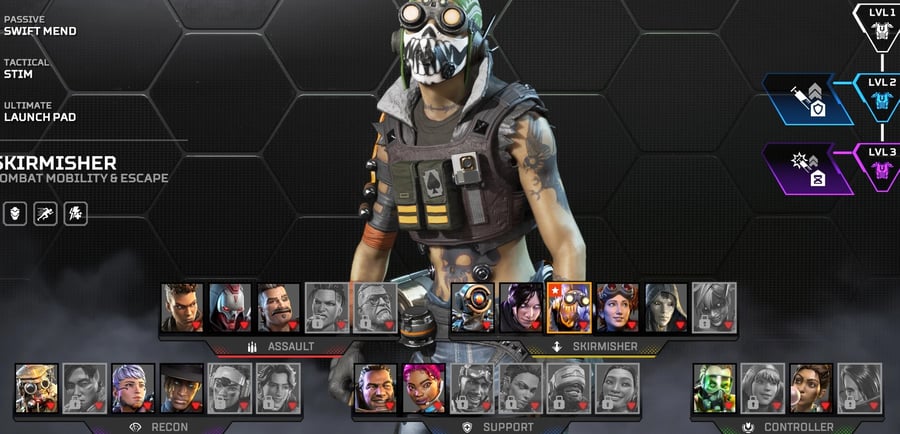Select the hat-wearing Recon legend

[x=181, y=387]
